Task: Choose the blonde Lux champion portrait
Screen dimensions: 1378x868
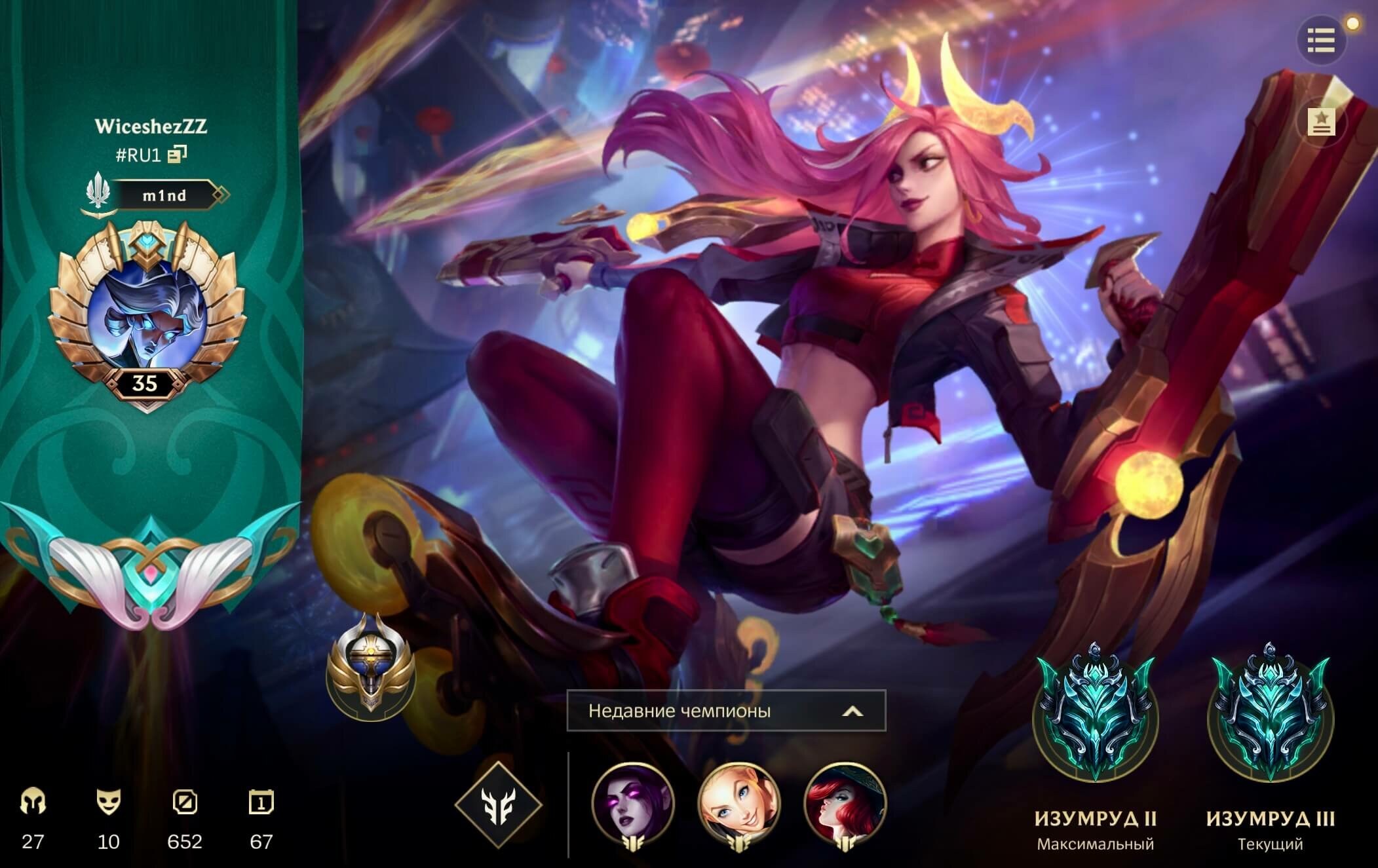Action: point(738,804)
